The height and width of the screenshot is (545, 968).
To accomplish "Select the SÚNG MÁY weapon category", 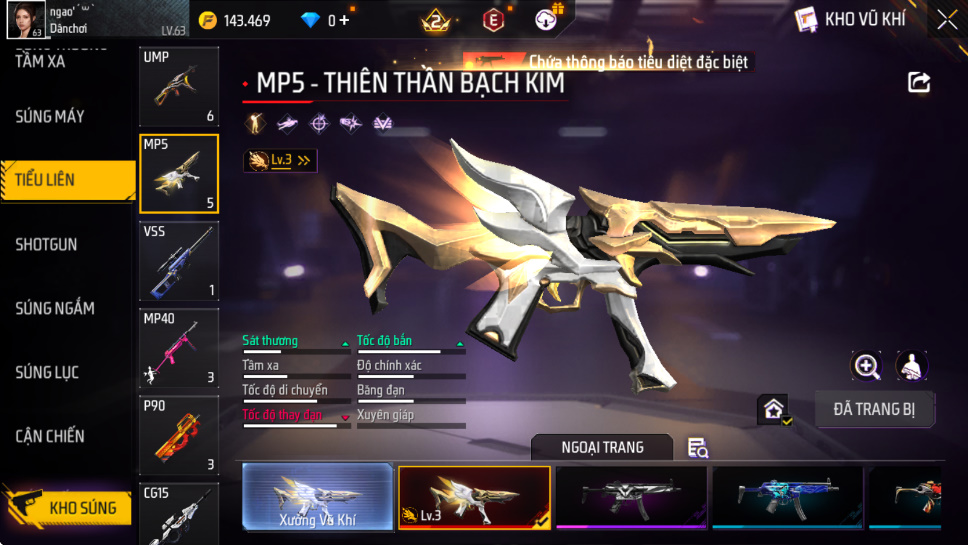I will (50, 116).
